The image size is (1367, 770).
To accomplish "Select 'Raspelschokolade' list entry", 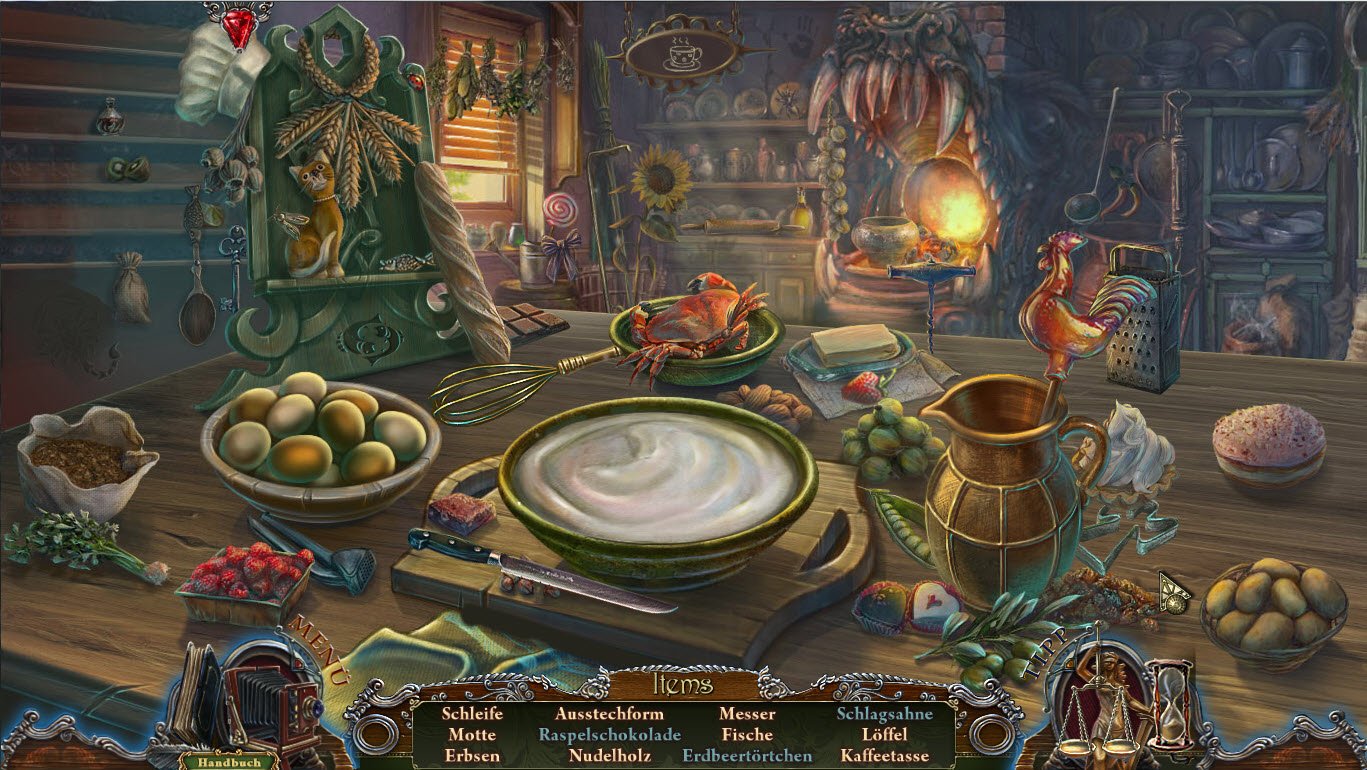I will (x=610, y=735).
